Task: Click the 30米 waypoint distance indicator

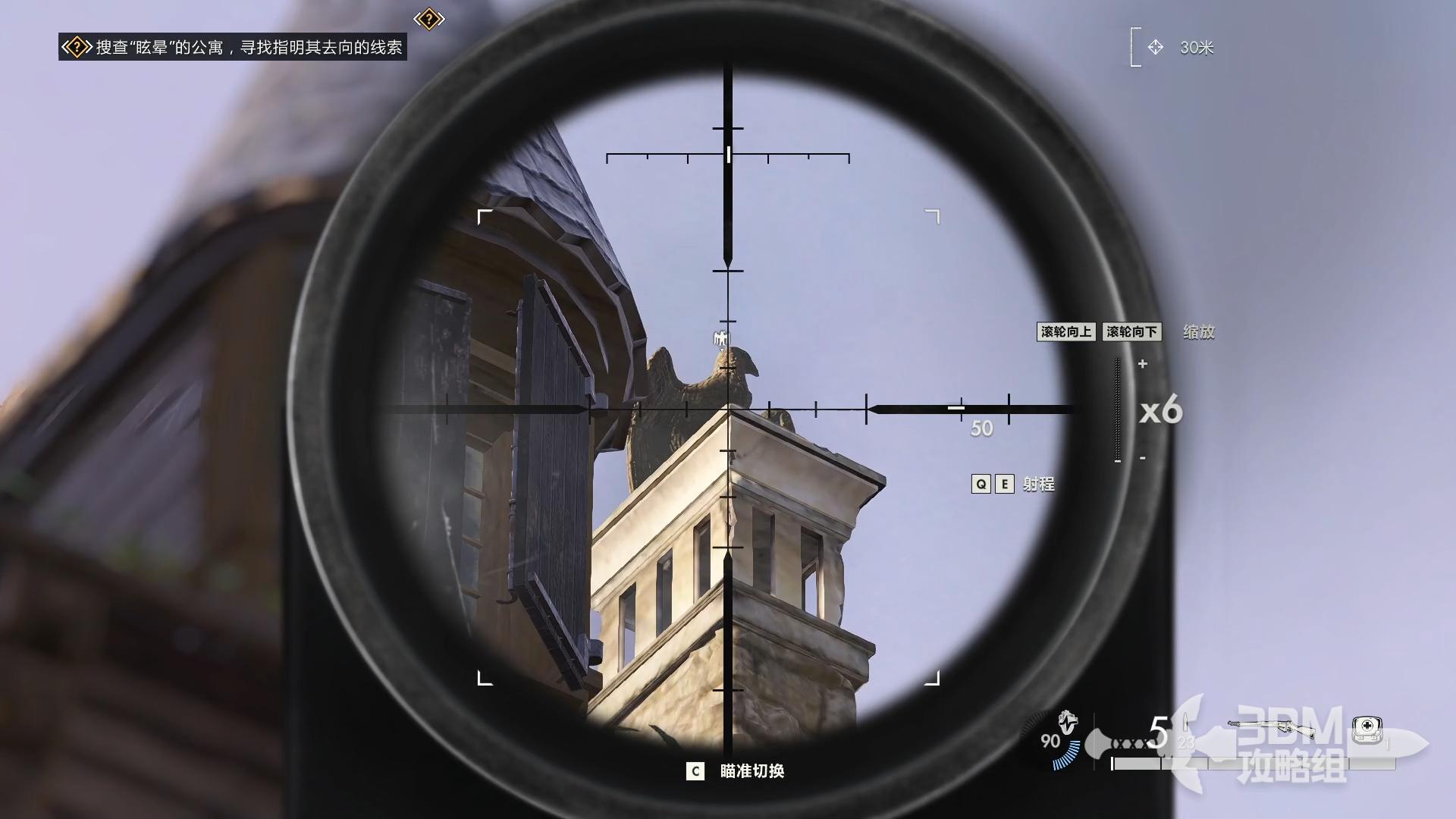Action: tap(1181, 48)
